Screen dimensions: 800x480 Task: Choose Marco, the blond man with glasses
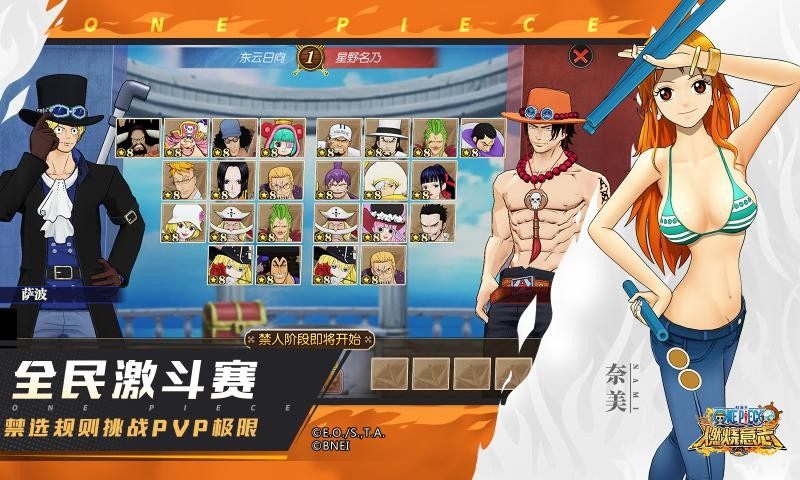[x=185, y=181]
